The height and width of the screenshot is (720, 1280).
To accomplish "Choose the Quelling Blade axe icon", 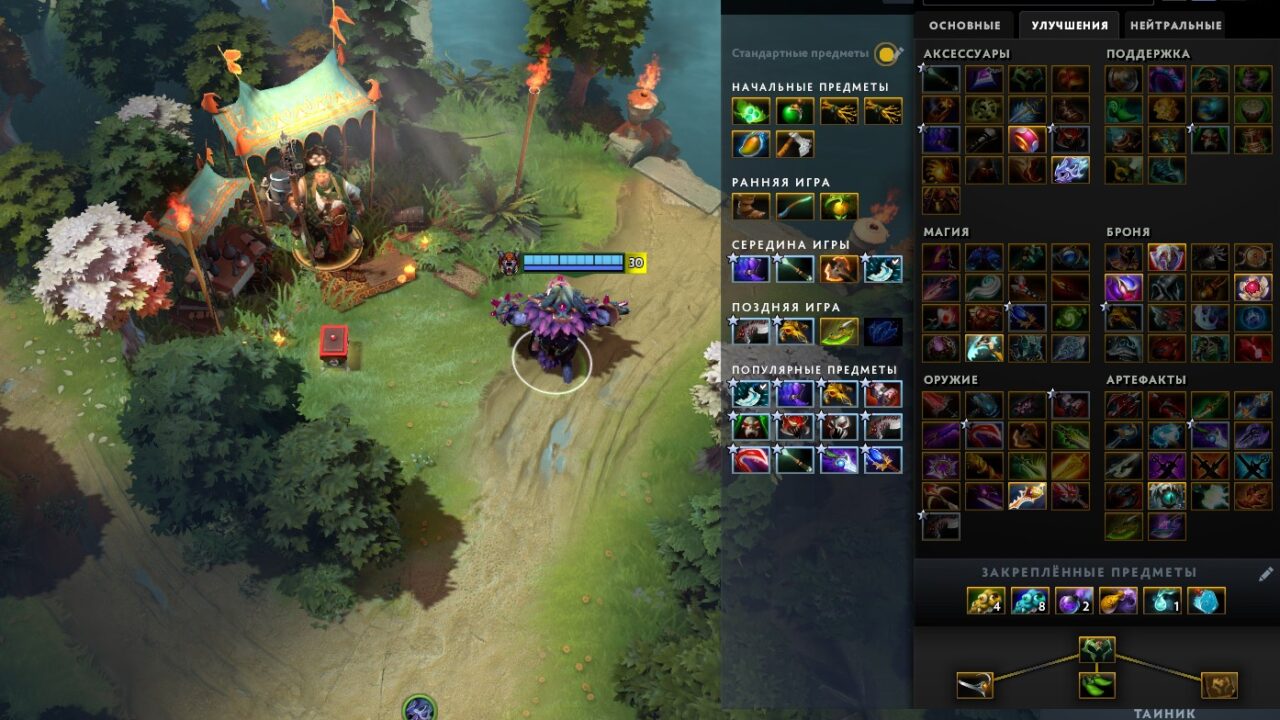I will (x=795, y=144).
